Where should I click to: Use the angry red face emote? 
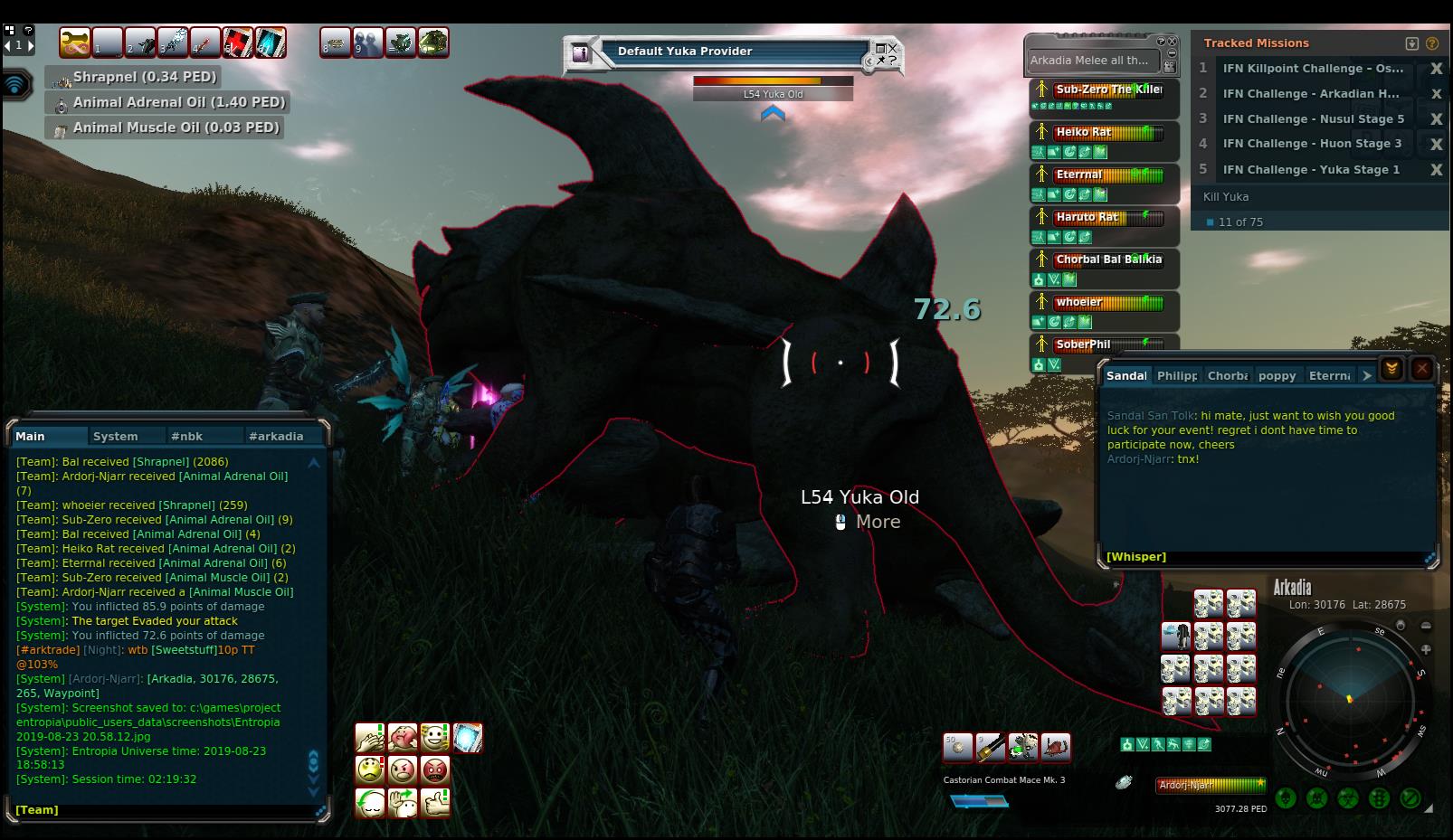[435, 770]
